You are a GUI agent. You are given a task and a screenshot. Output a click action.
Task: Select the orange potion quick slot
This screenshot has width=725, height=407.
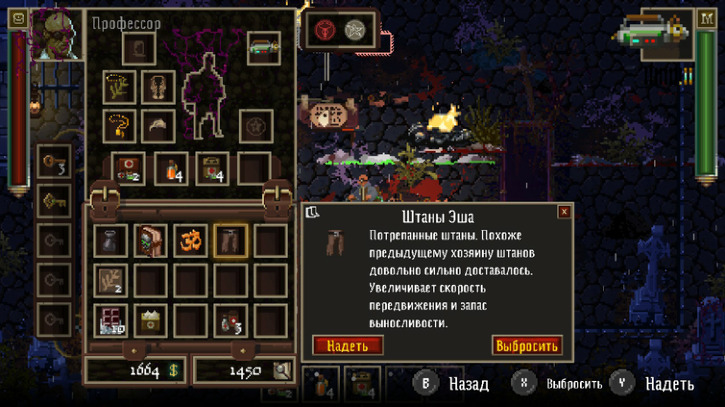click(x=171, y=168)
